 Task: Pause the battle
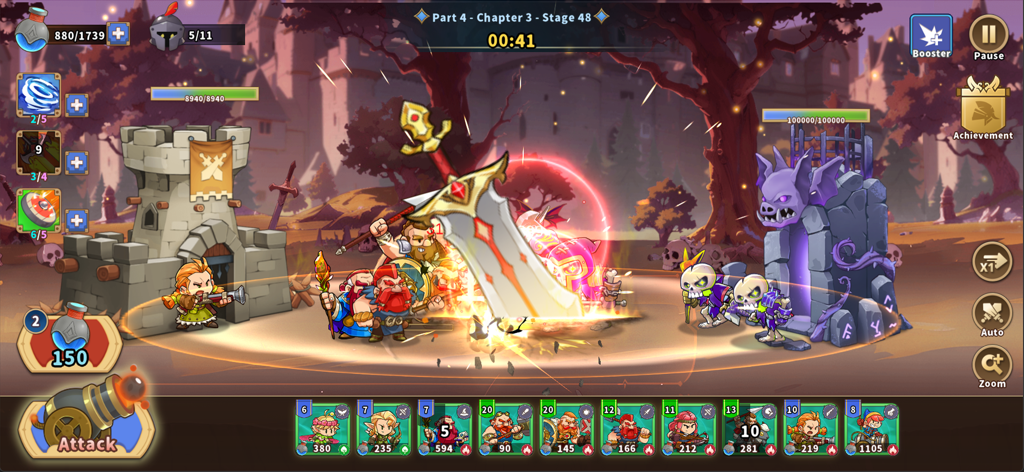(x=988, y=34)
